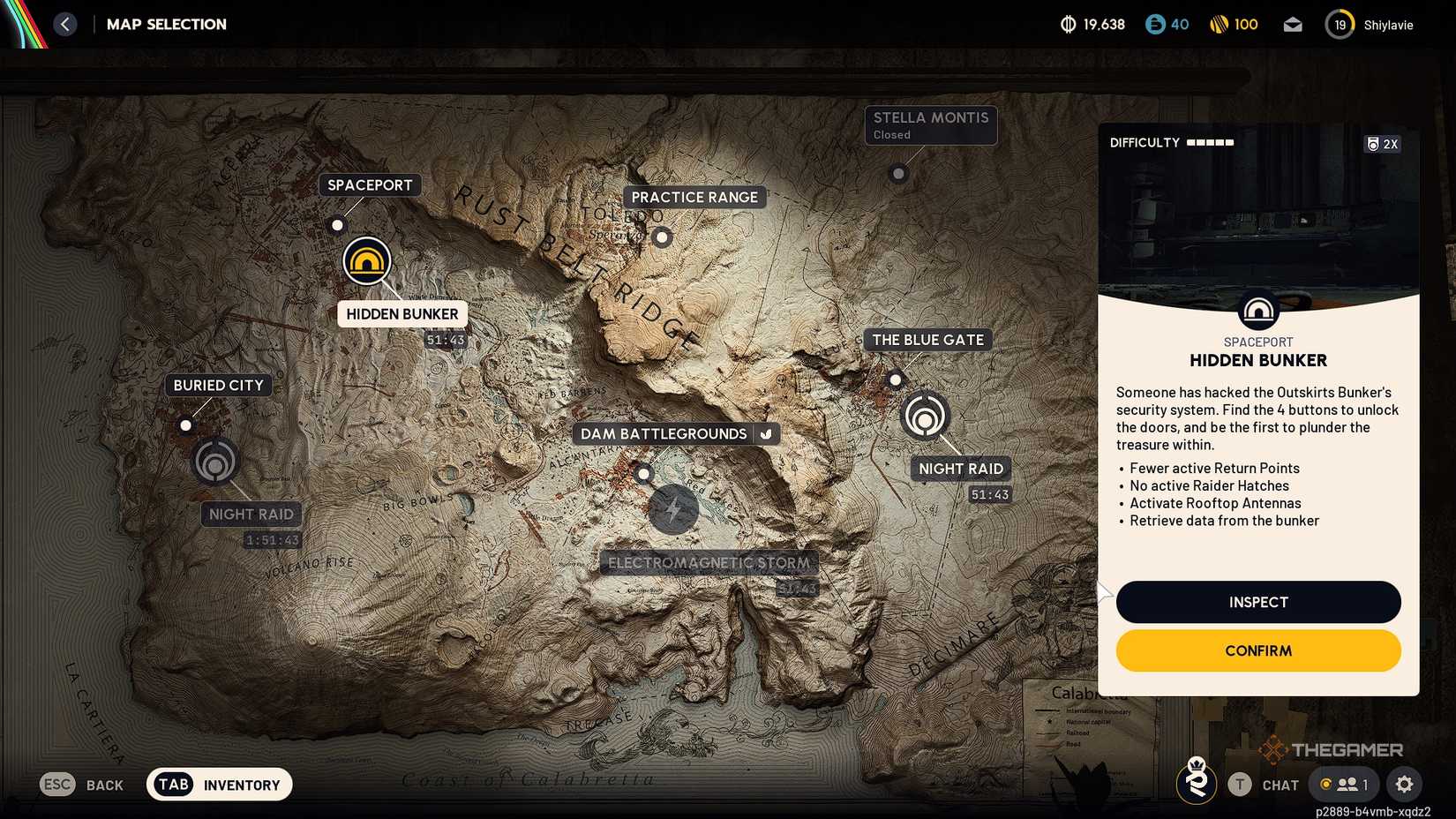1456x819 pixels.
Task: Select the Shiylavie level 19 profile avatar
Action: 1339,24
